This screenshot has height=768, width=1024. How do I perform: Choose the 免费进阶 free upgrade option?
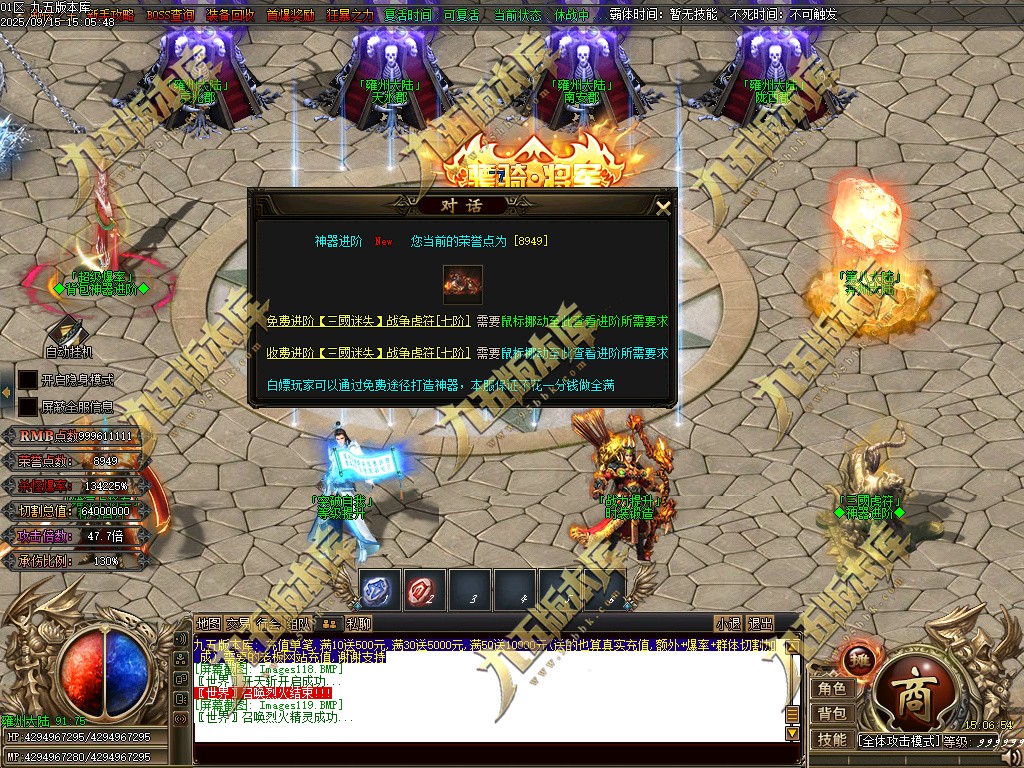[368, 322]
